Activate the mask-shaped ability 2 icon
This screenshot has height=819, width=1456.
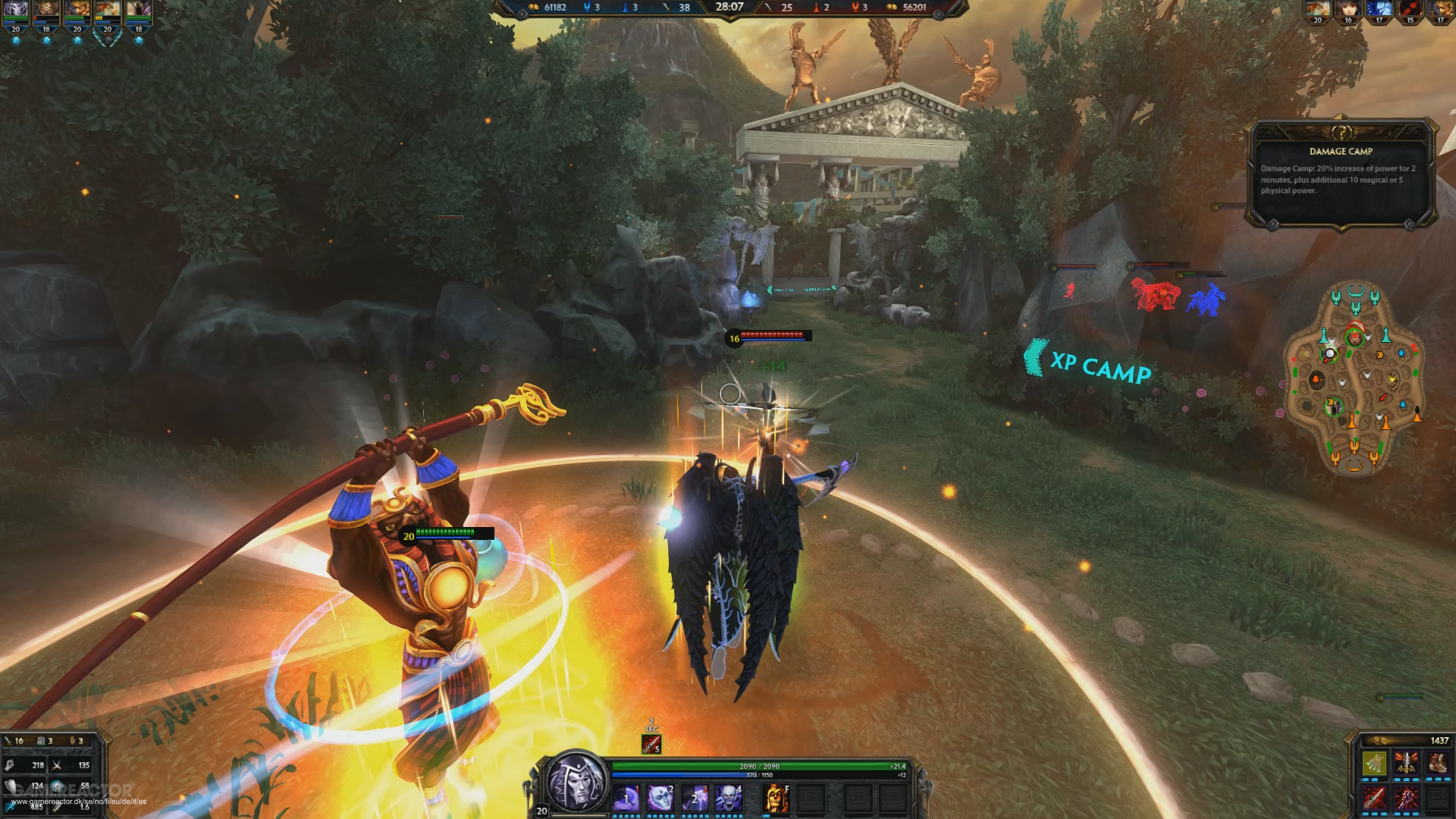tap(659, 799)
